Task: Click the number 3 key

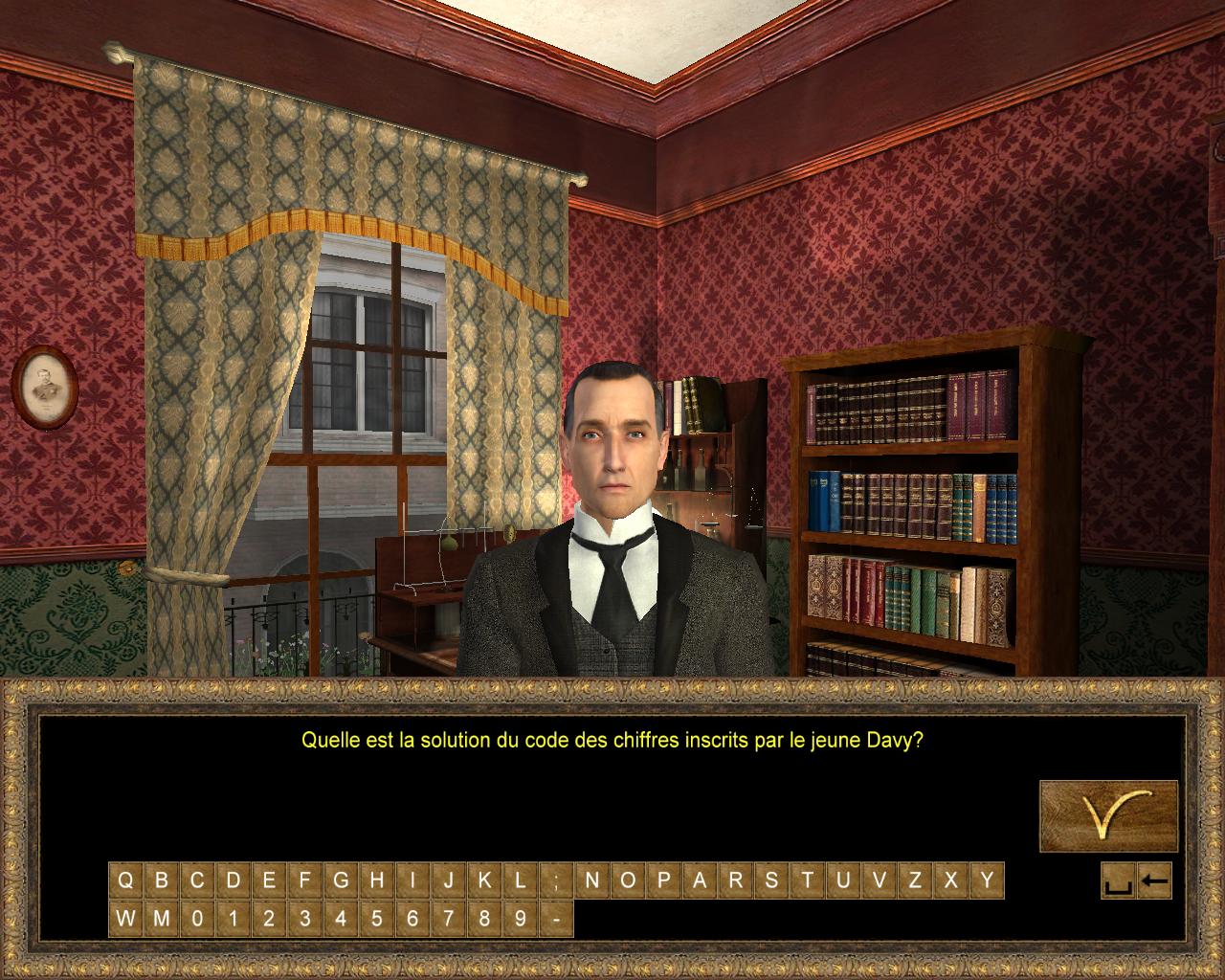Action: [x=304, y=920]
